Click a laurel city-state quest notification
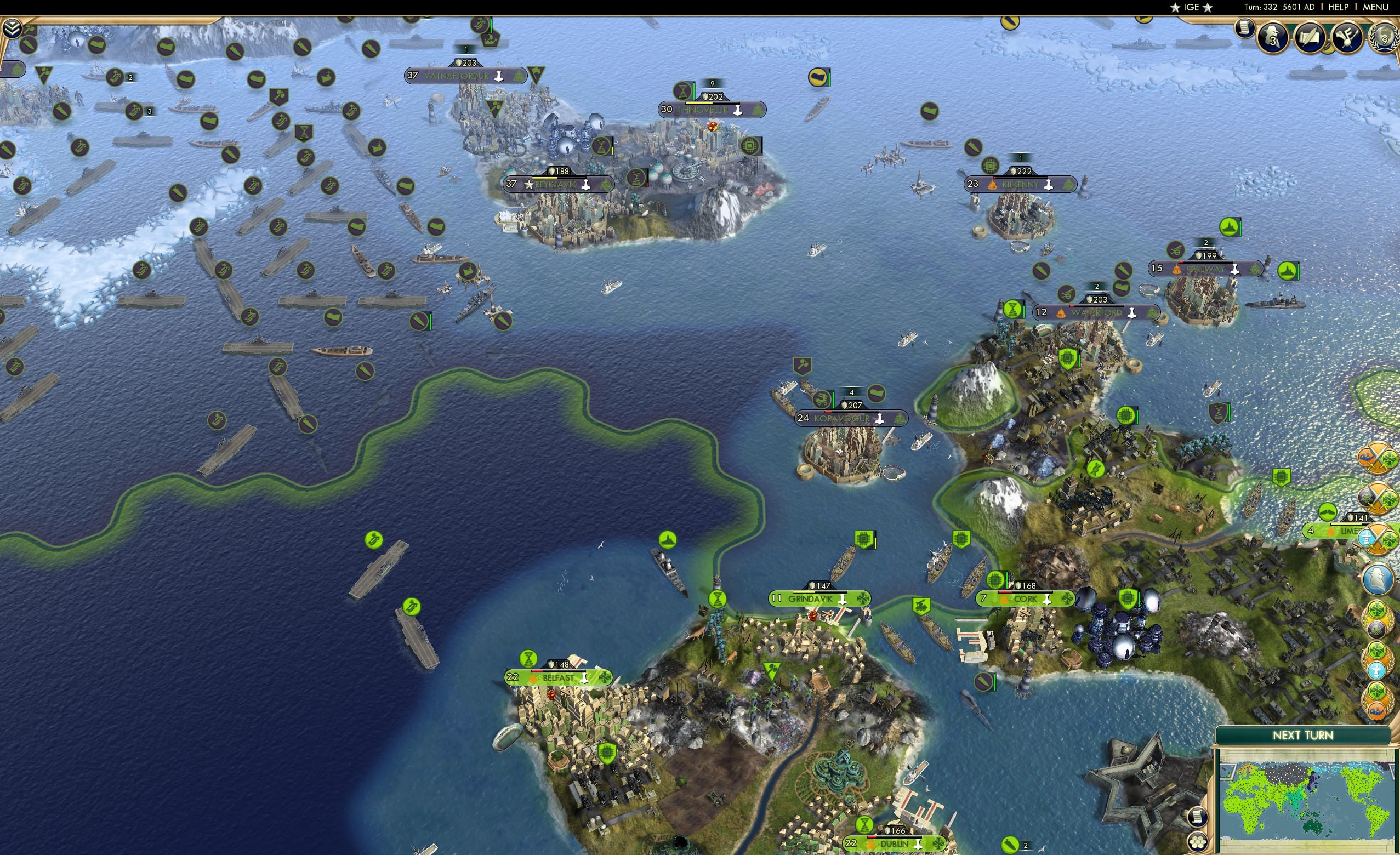This screenshot has width=1400, height=855. tap(1379, 623)
